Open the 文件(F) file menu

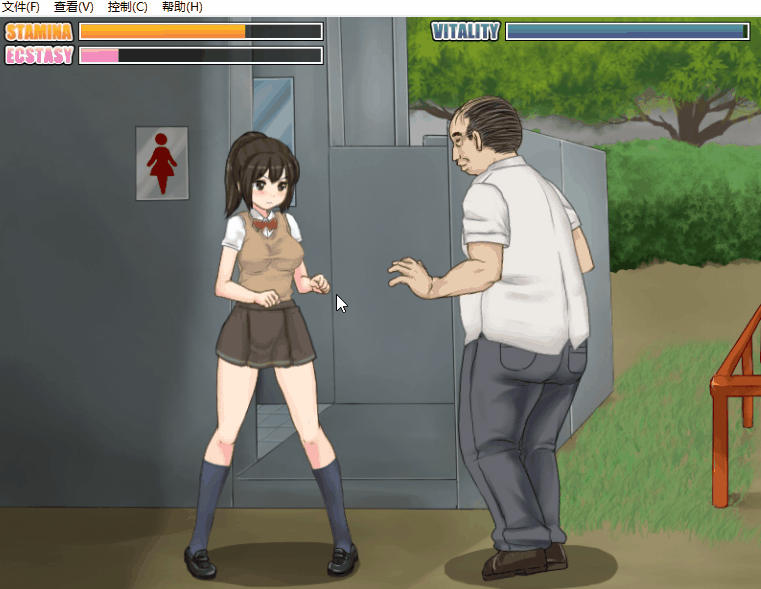coord(21,7)
